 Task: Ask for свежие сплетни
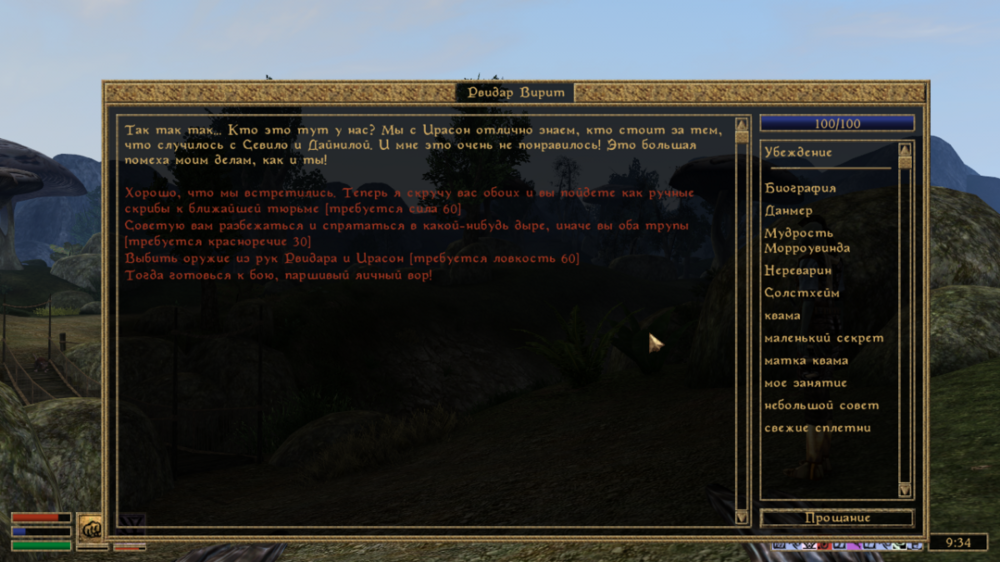pyautogui.click(x=818, y=428)
